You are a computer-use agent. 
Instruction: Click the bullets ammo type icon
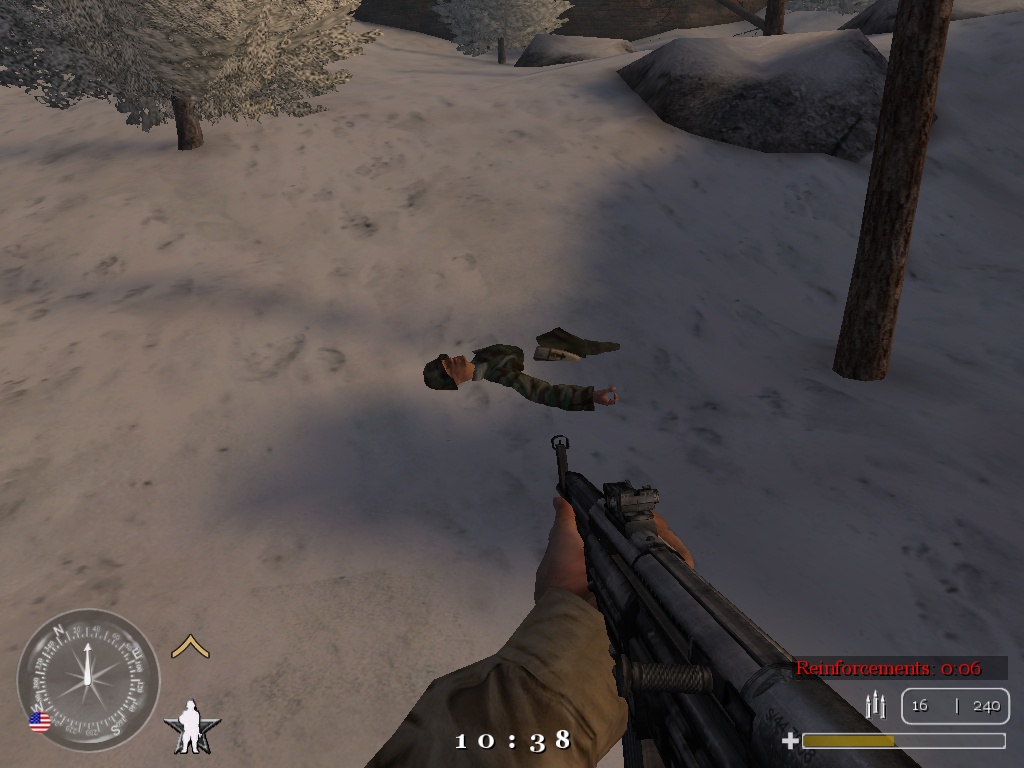click(876, 705)
